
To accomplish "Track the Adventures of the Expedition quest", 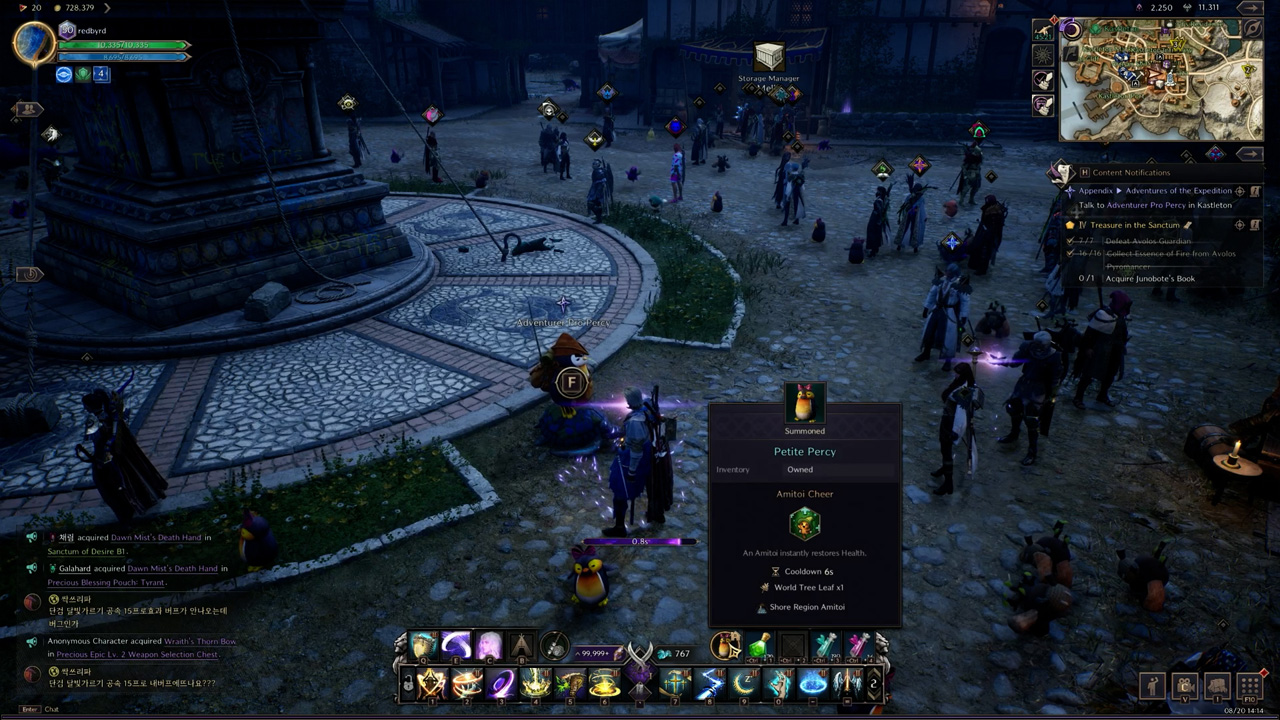I will 1240,191.
